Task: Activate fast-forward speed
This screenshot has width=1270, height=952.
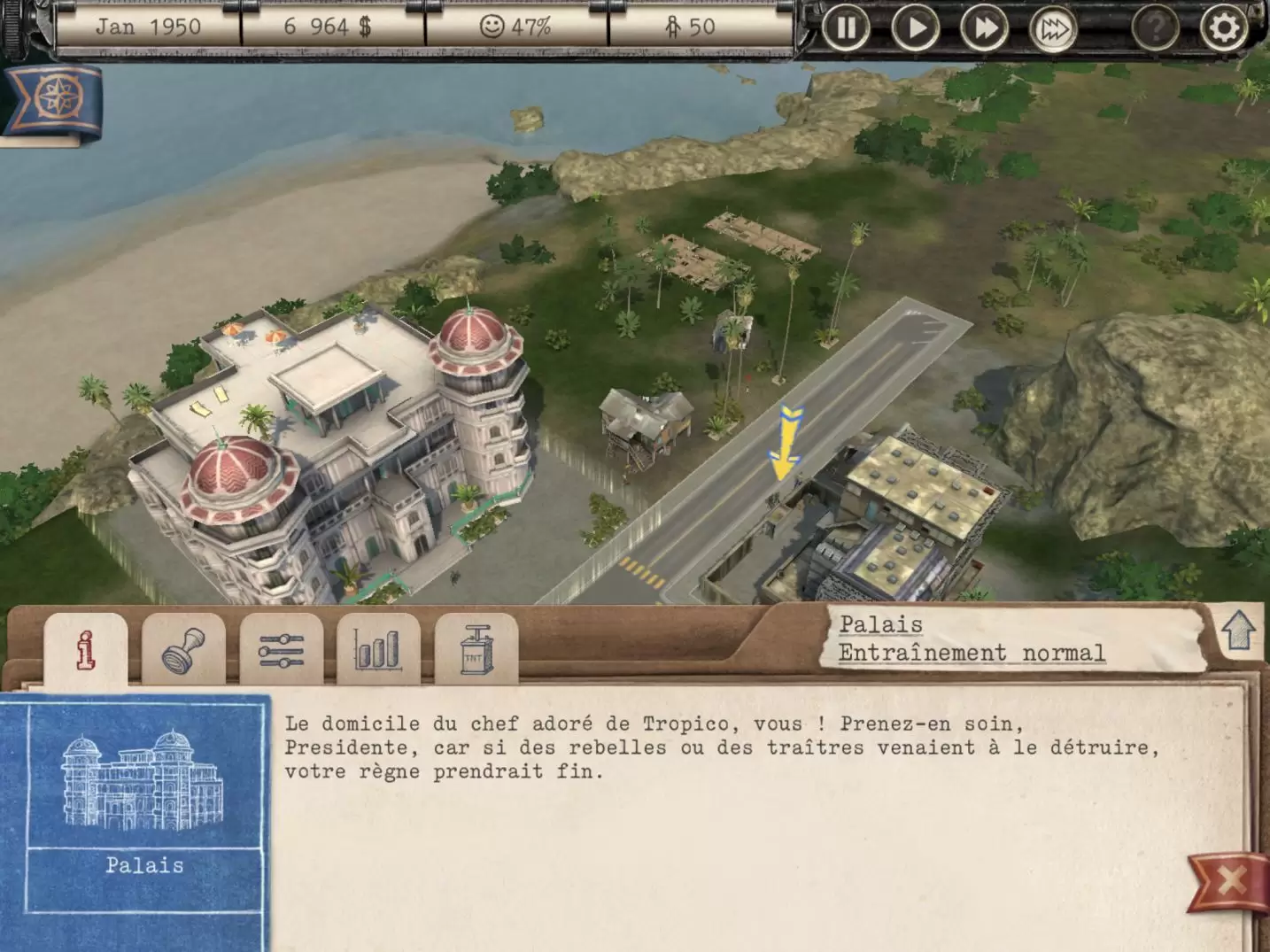Action: coord(984,28)
